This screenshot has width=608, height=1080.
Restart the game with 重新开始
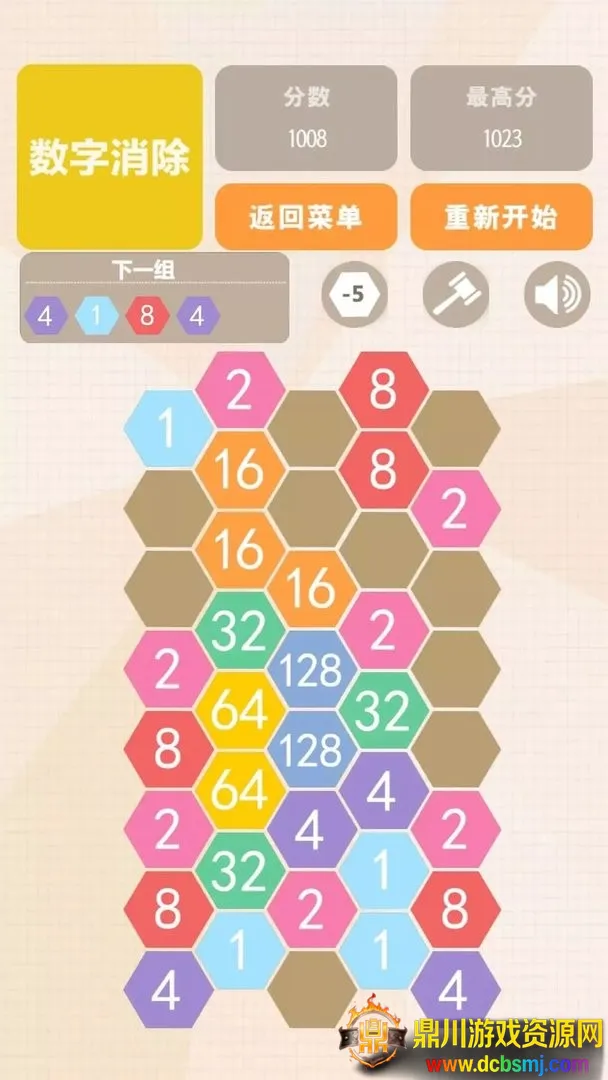pyautogui.click(x=501, y=216)
